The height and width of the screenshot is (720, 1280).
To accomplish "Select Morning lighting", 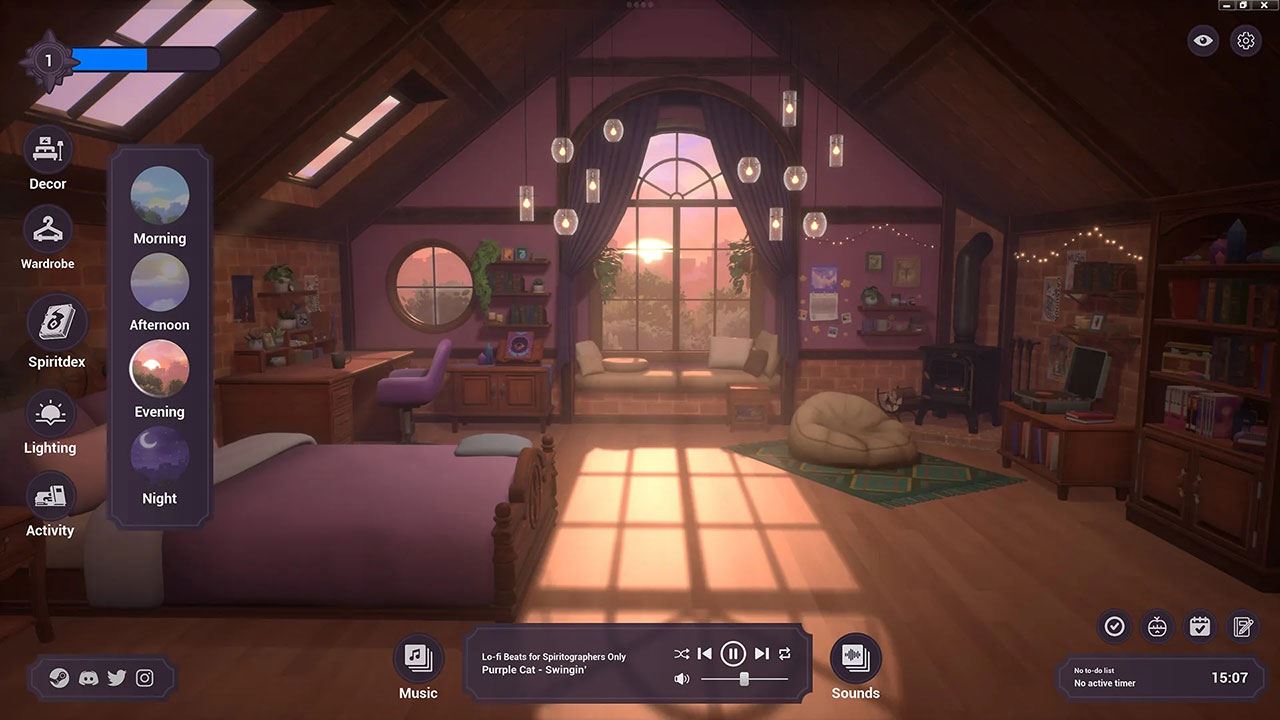I will click(160, 197).
